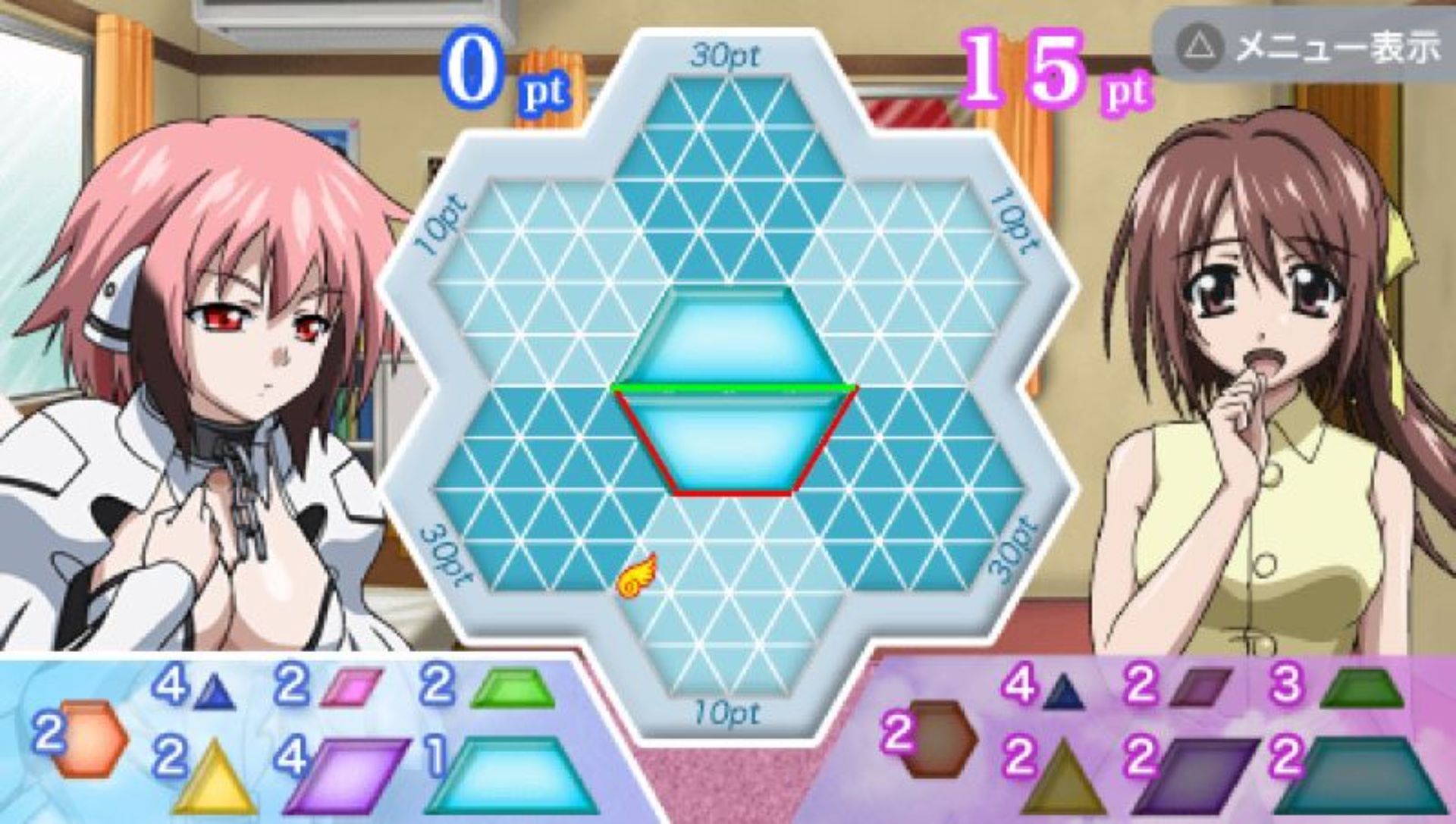1456x824 pixels.
Task: Select the small light green trapezoid piece
Action: pos(513,688)
